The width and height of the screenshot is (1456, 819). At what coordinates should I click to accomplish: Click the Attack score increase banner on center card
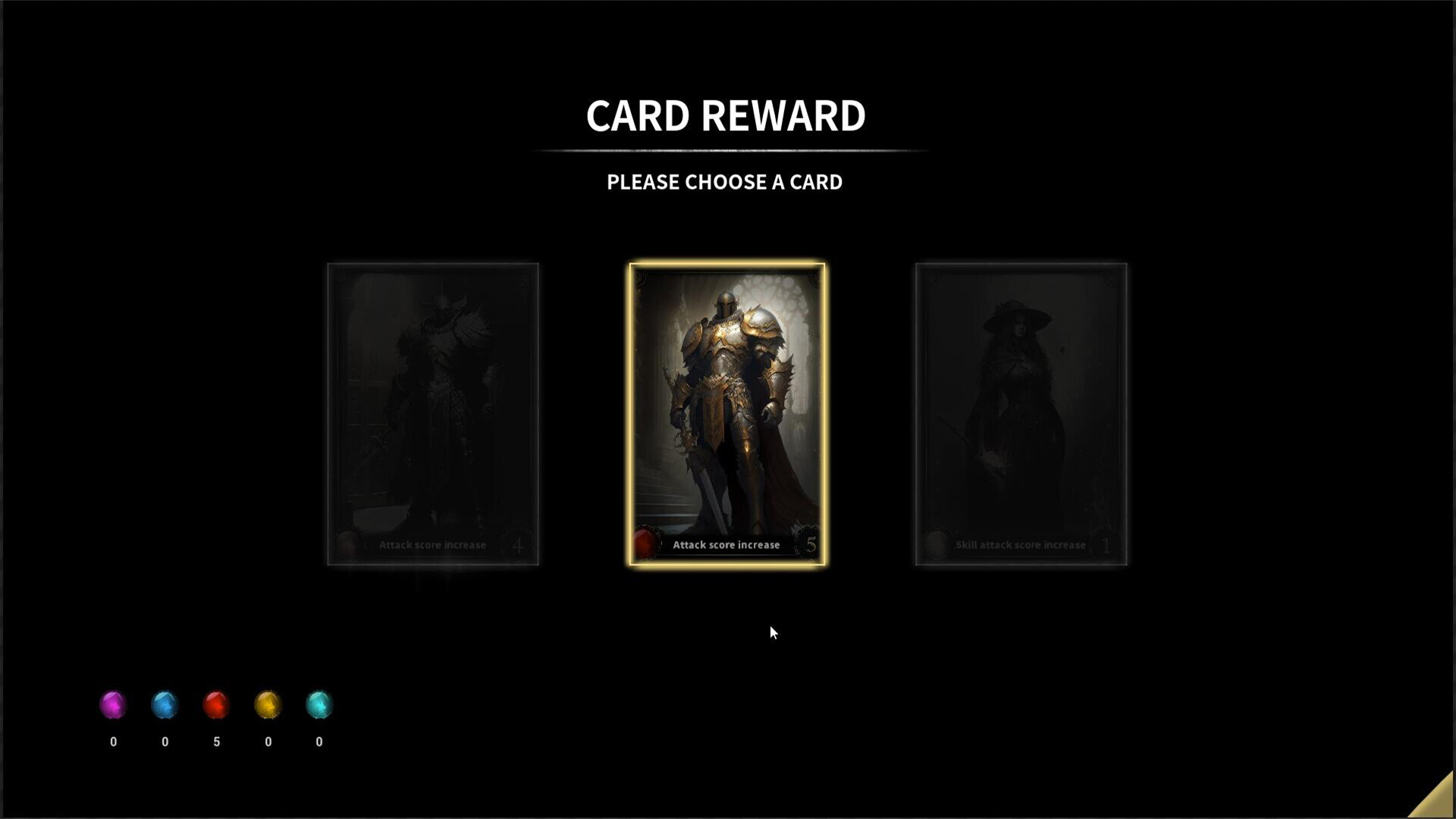(726, 544)
